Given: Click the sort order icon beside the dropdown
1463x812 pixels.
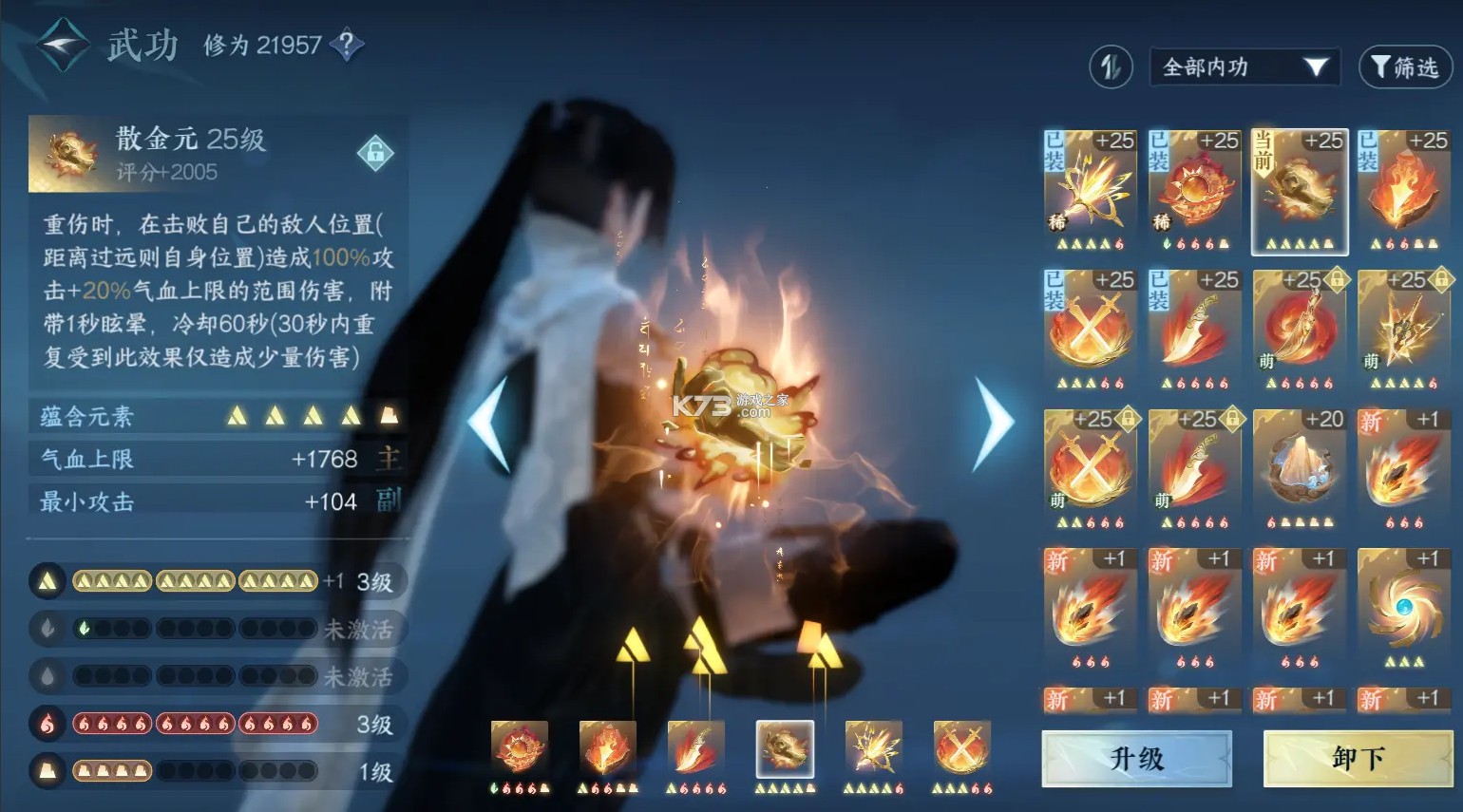Looking at the screenshot, I should coord(1110,67).
